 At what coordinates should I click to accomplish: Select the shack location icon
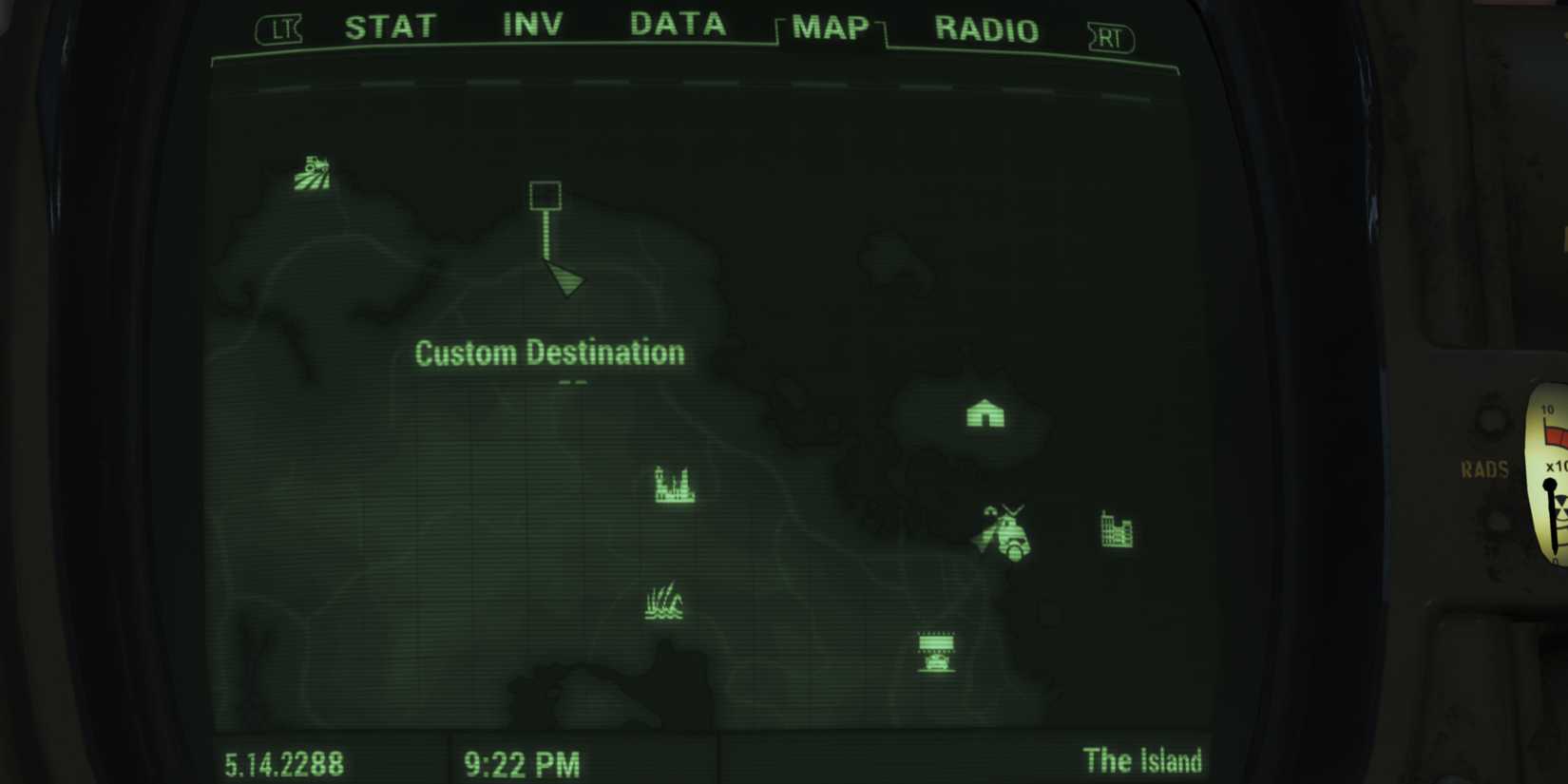(938, 648)
